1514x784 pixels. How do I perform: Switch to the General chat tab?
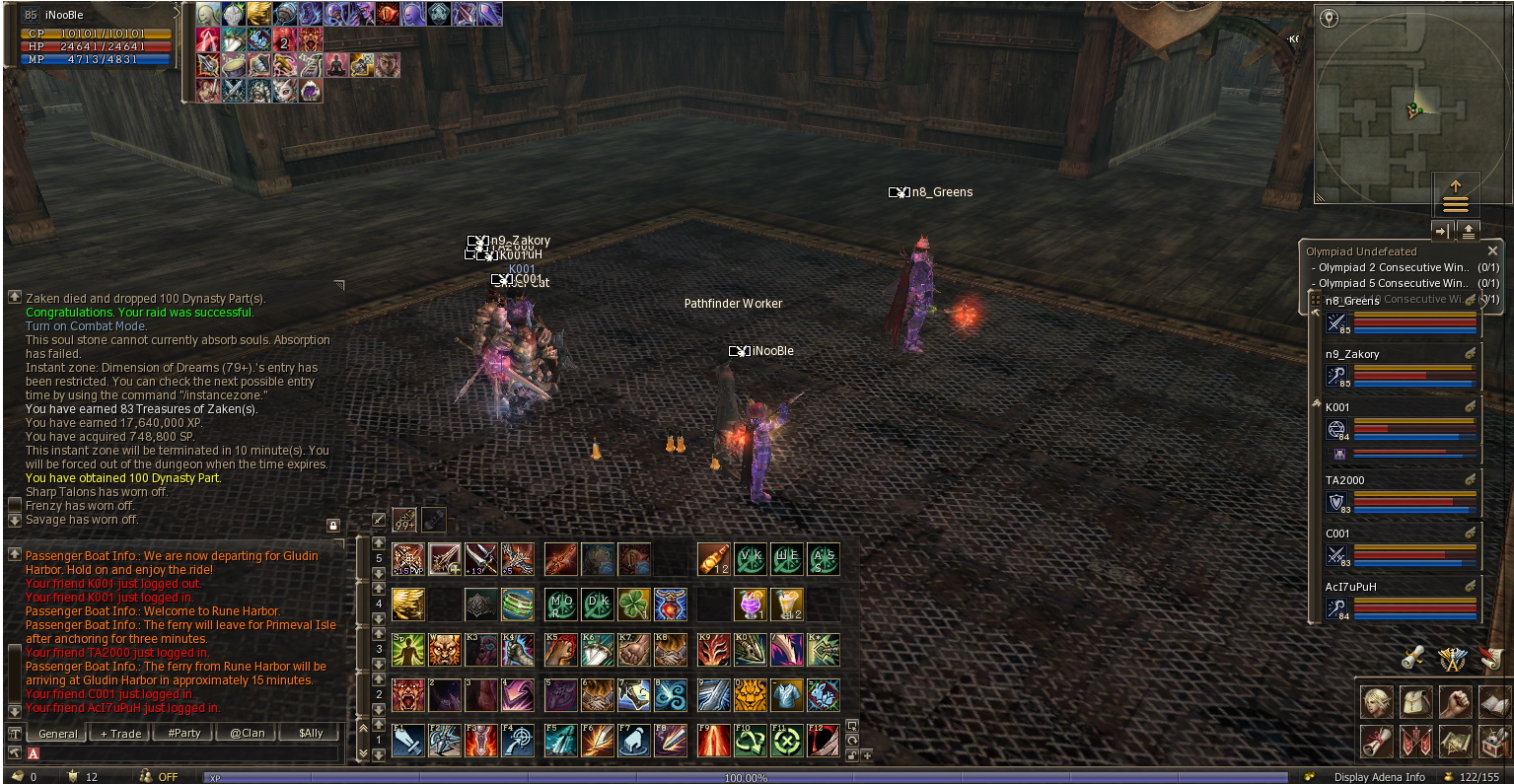(57, 734)
